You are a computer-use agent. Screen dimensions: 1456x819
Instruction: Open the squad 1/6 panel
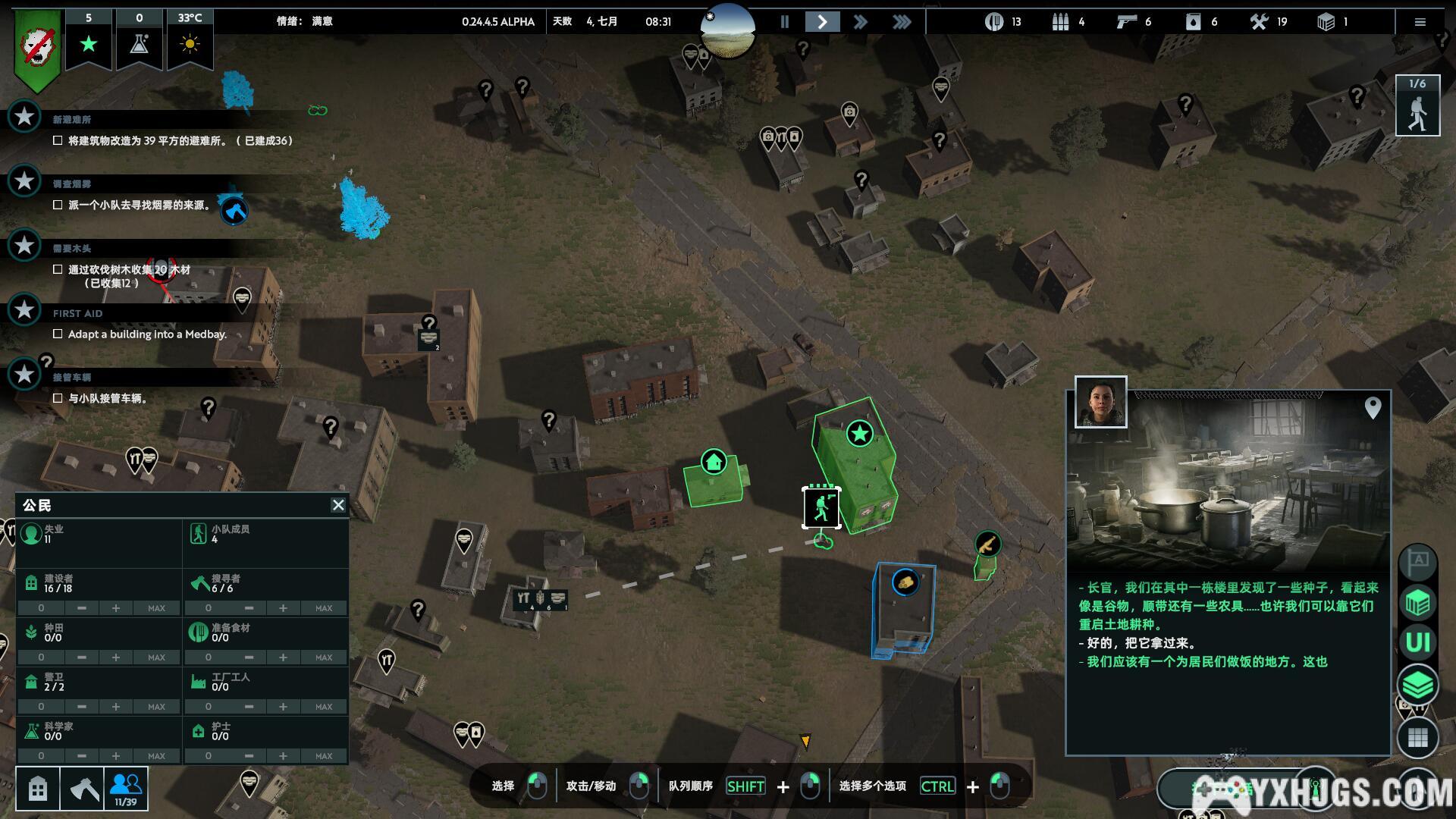tap(1417, 106)
